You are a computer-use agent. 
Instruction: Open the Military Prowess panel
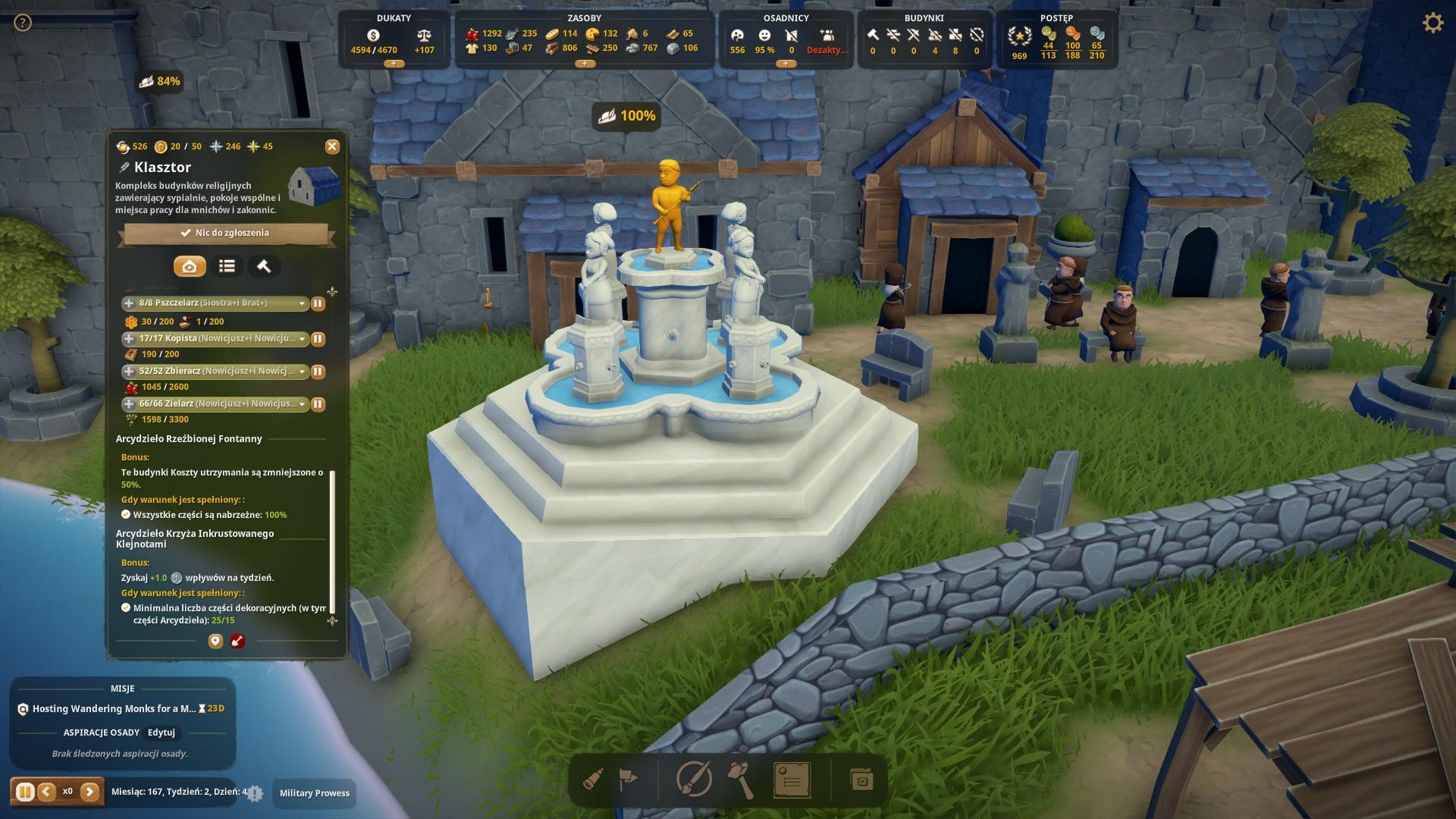tap(315, 793)
